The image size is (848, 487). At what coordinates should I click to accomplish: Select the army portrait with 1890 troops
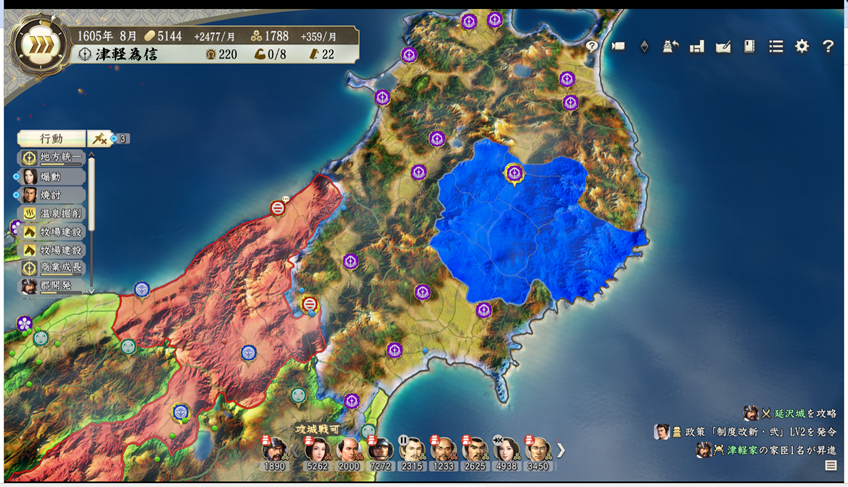(275, 451)
